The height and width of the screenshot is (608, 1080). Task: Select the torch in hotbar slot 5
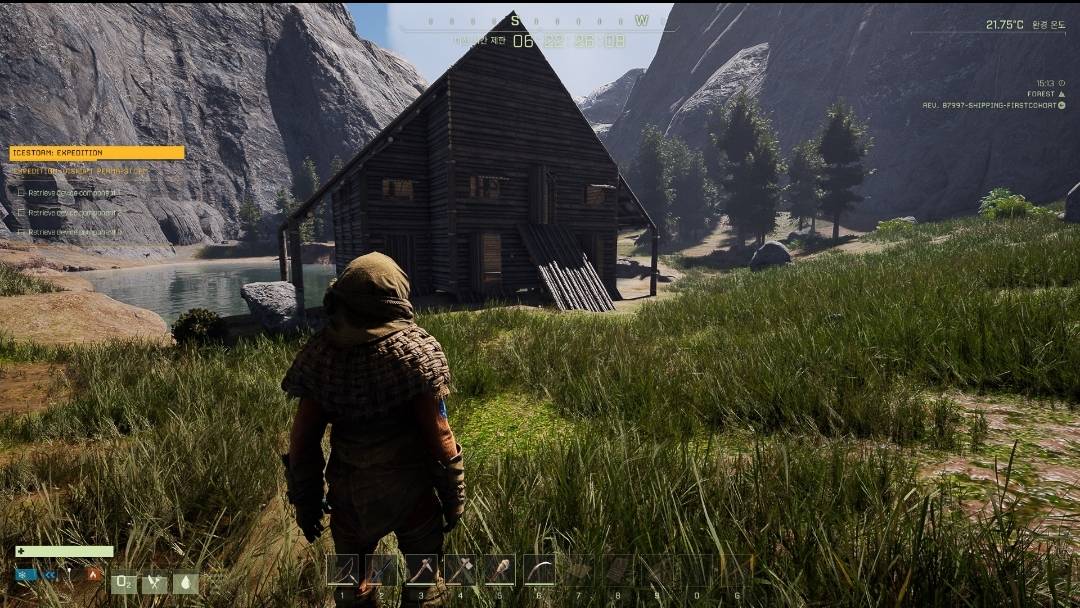[499, 570]
